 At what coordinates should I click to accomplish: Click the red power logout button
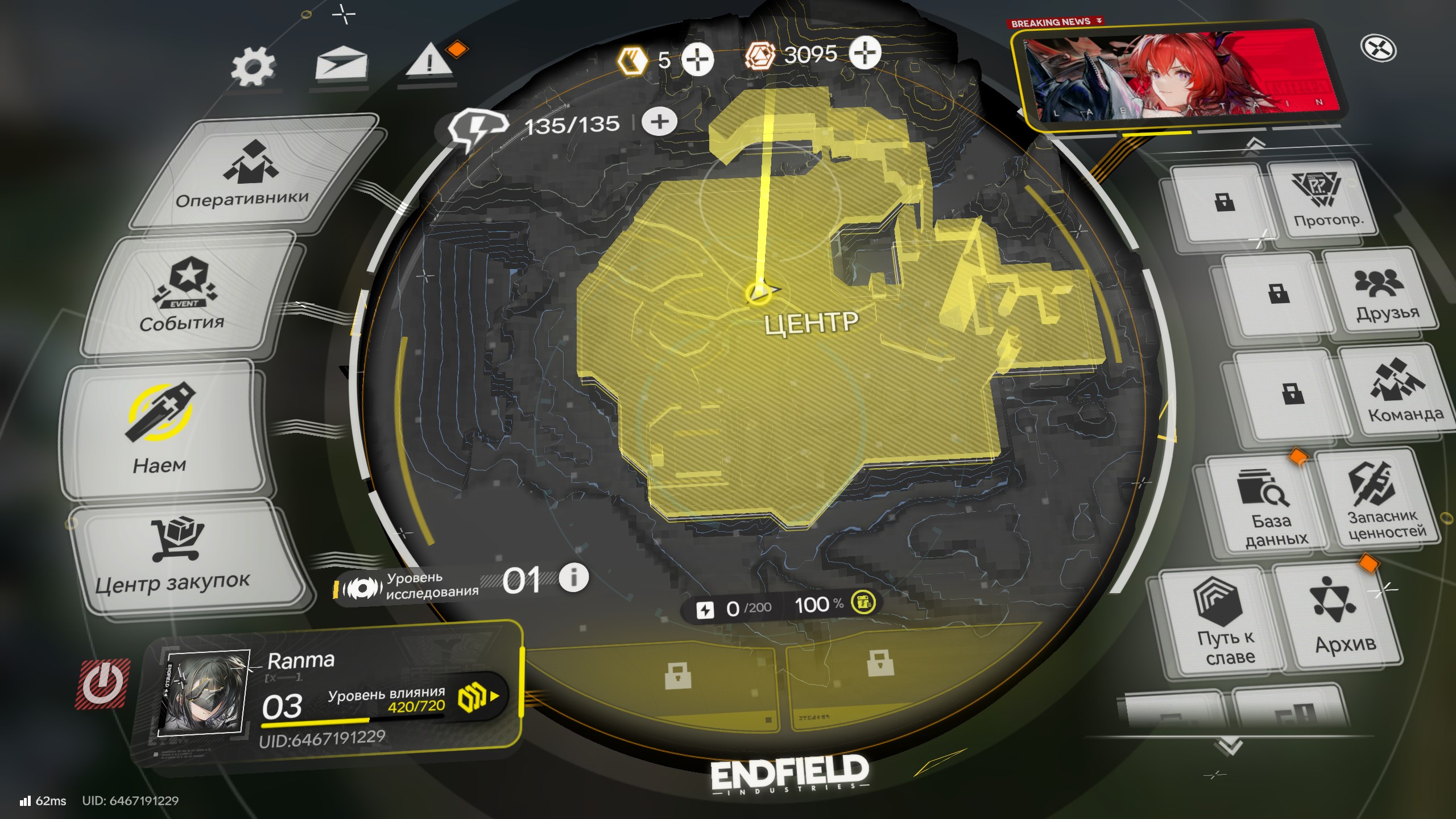point(102,684)
